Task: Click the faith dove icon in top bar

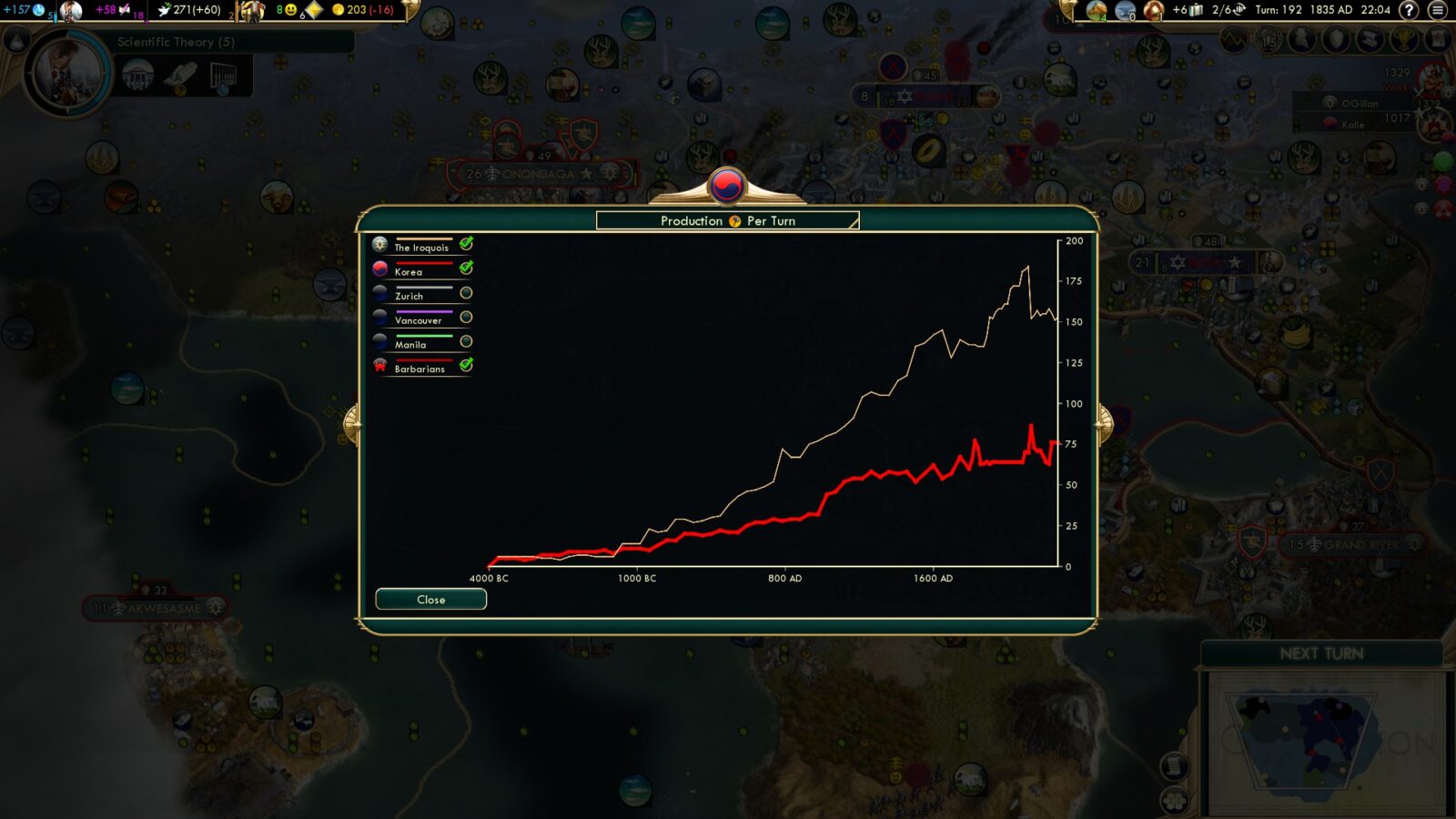Action: click(164, 9)
